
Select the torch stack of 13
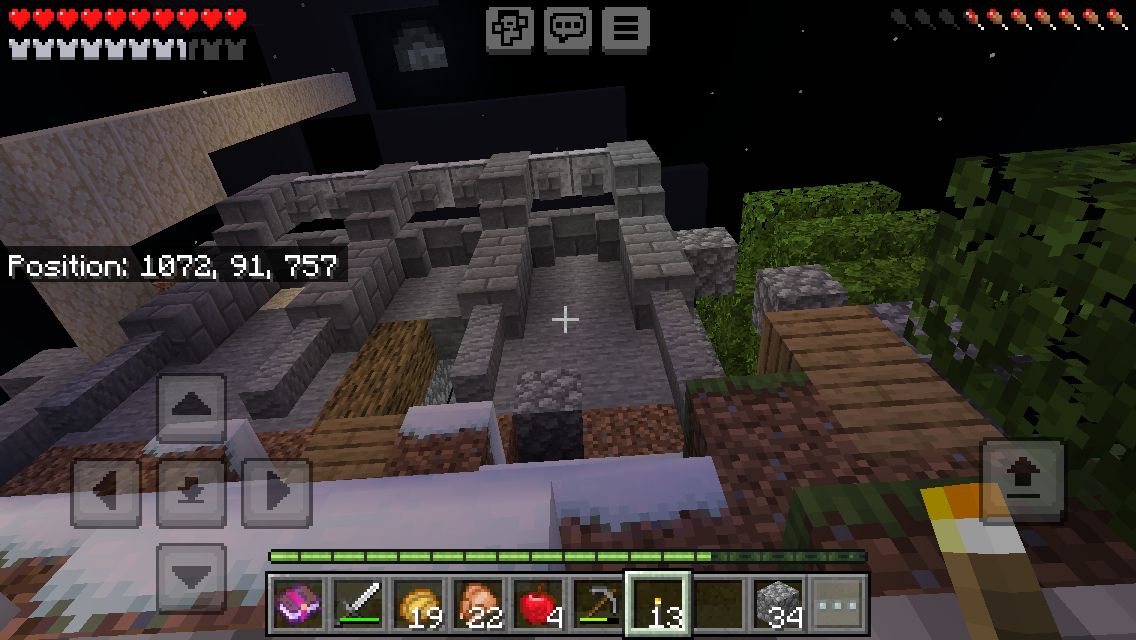(658, 605)
